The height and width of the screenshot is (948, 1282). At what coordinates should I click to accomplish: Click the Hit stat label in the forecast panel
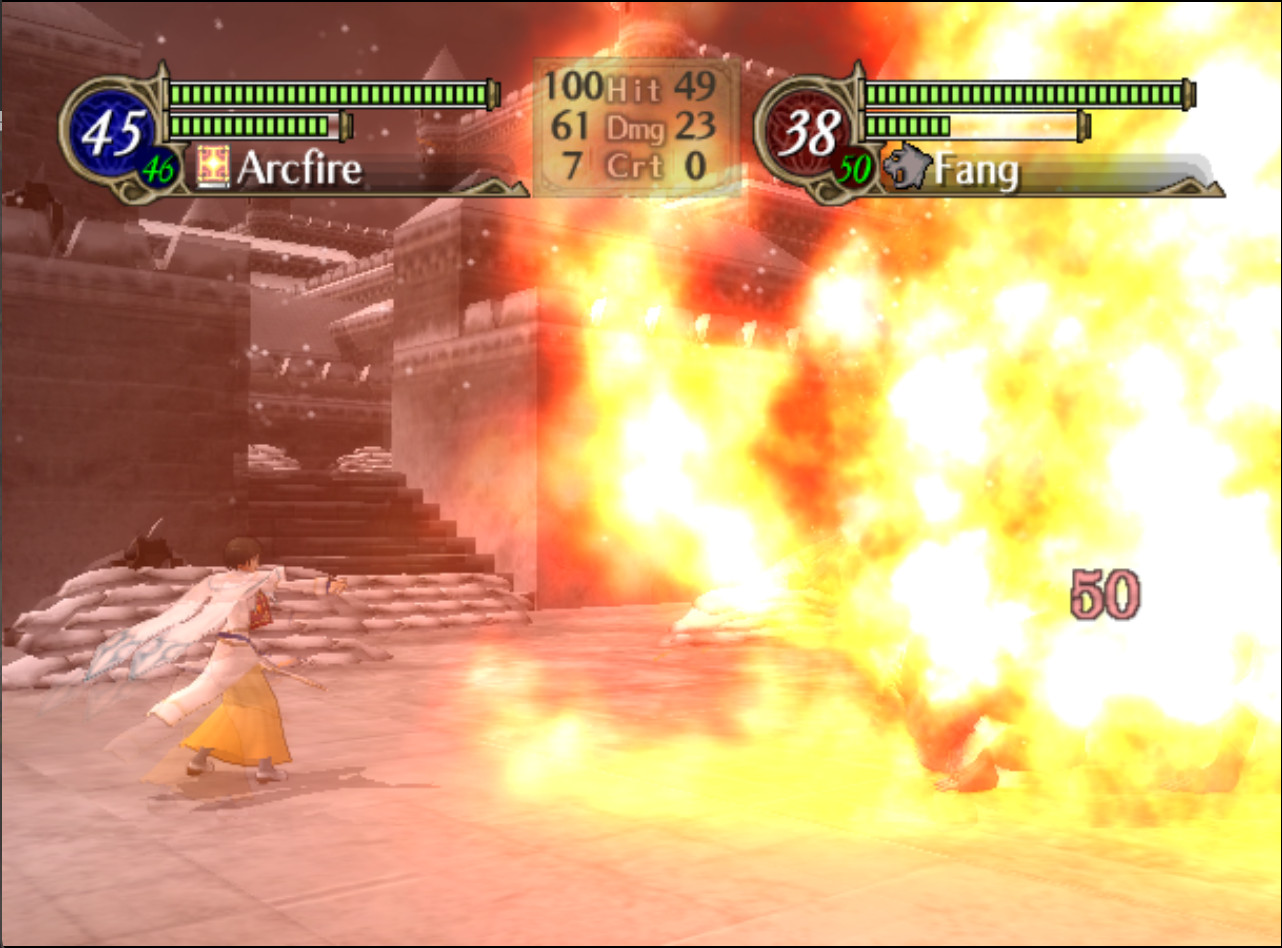[x=632, y=91]
